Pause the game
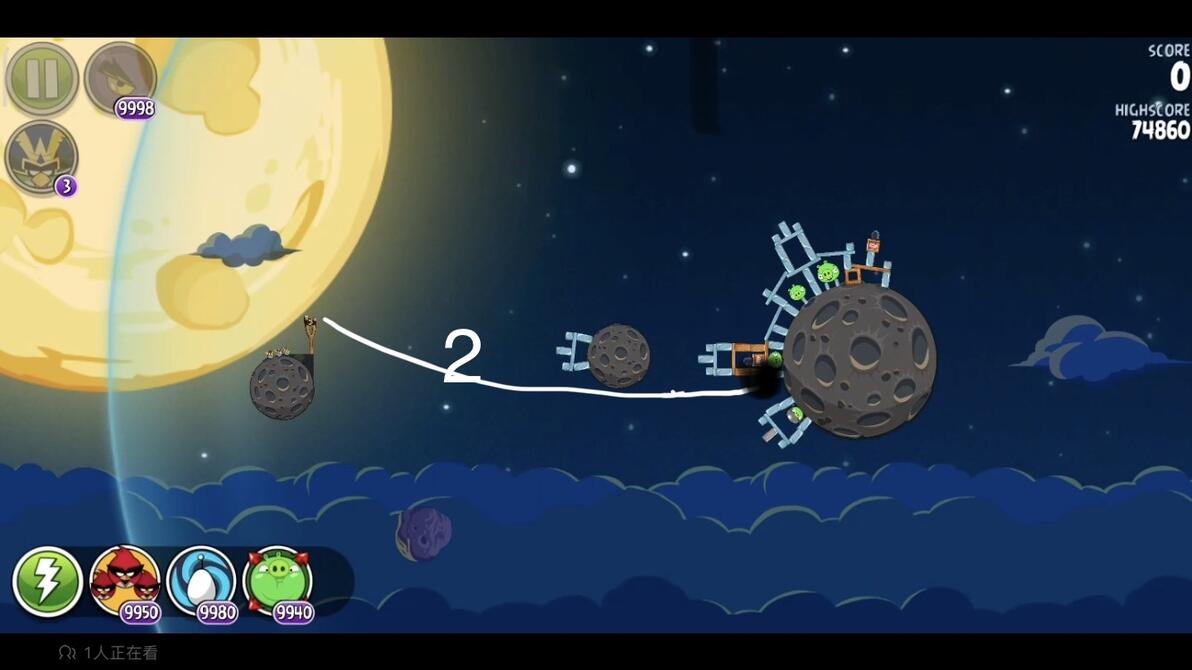 (42, 78)
